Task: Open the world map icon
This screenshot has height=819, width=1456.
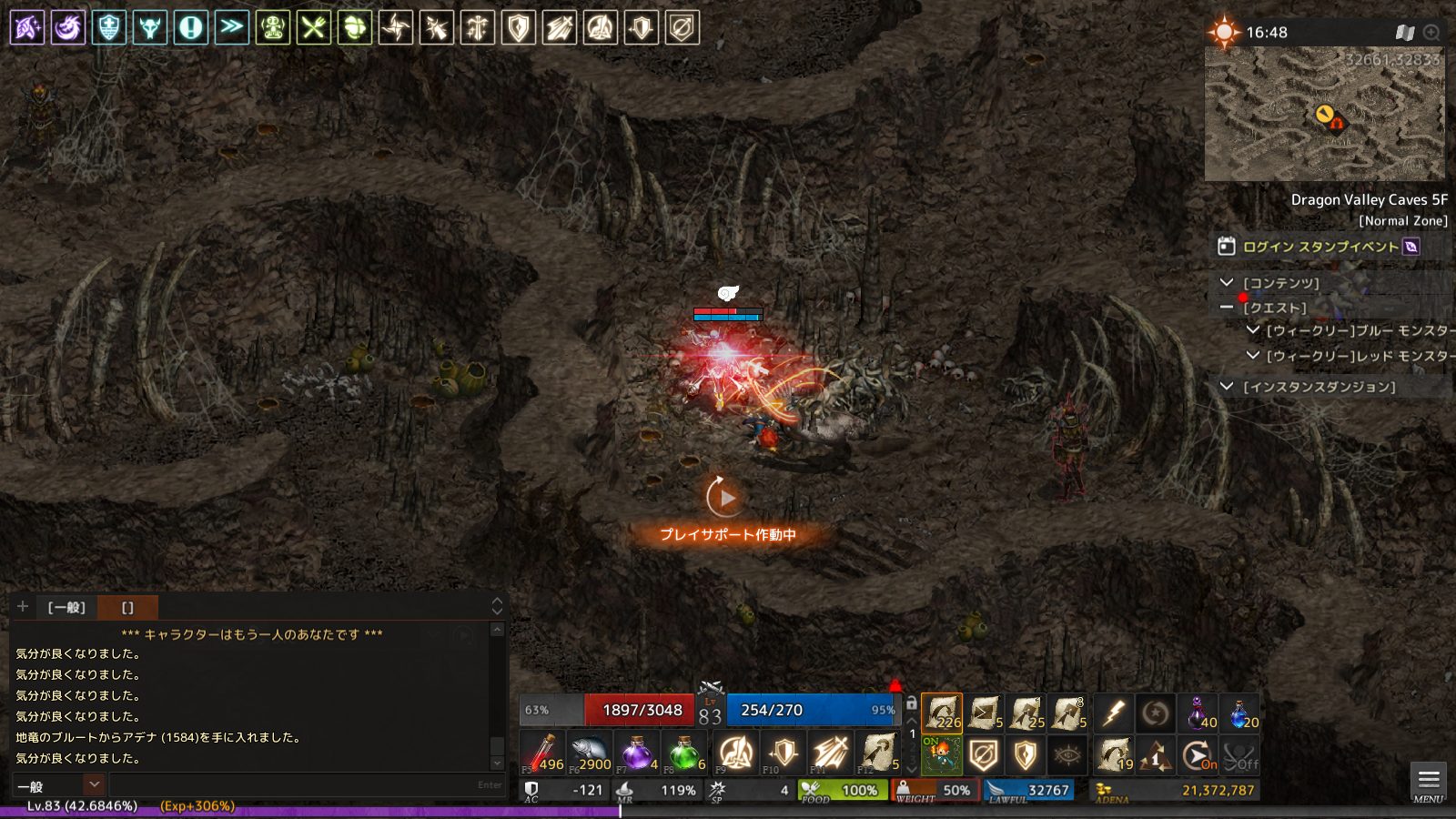Action: (1404, 33)
